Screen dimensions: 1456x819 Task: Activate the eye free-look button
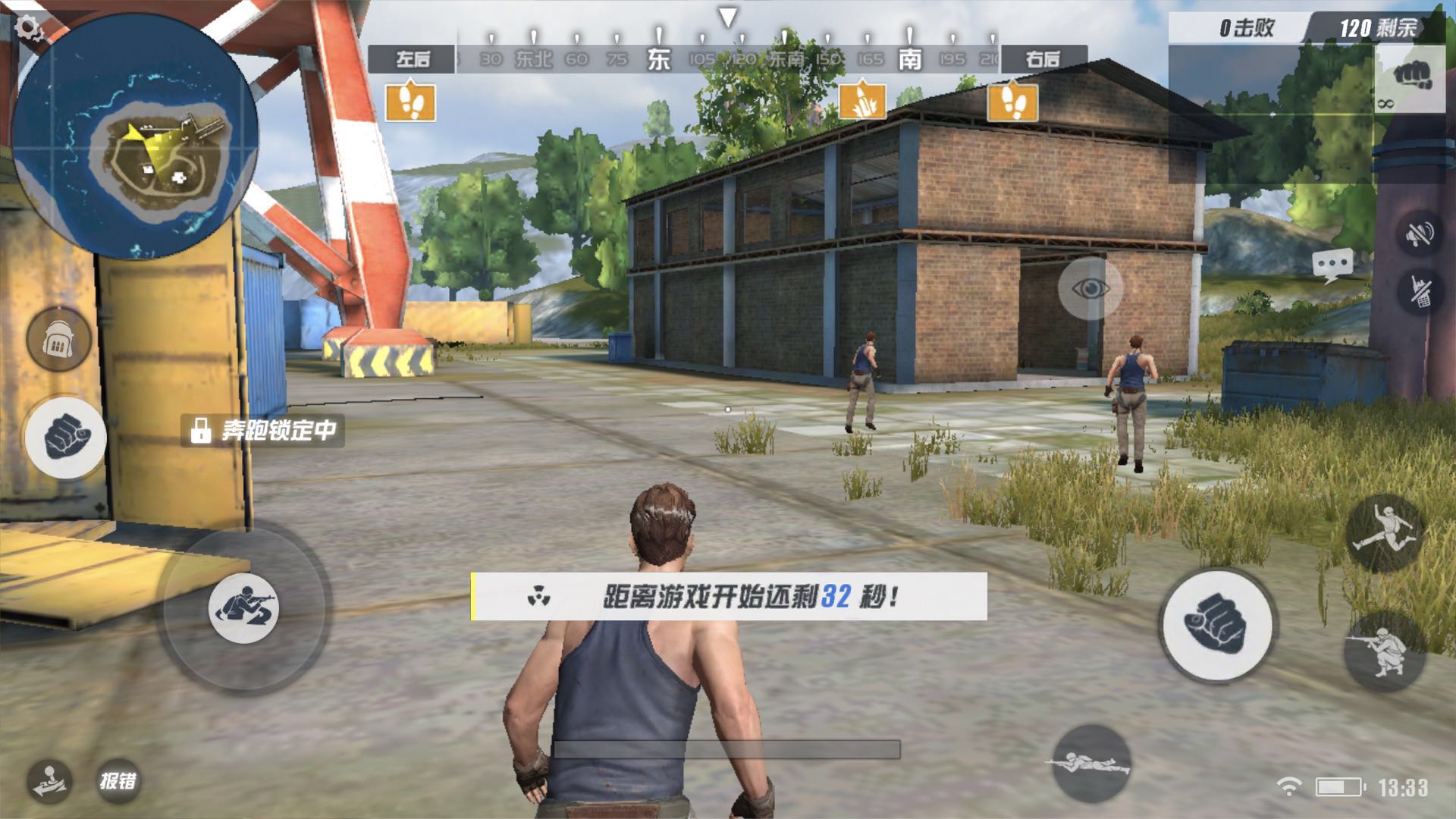click(1090, 288)
